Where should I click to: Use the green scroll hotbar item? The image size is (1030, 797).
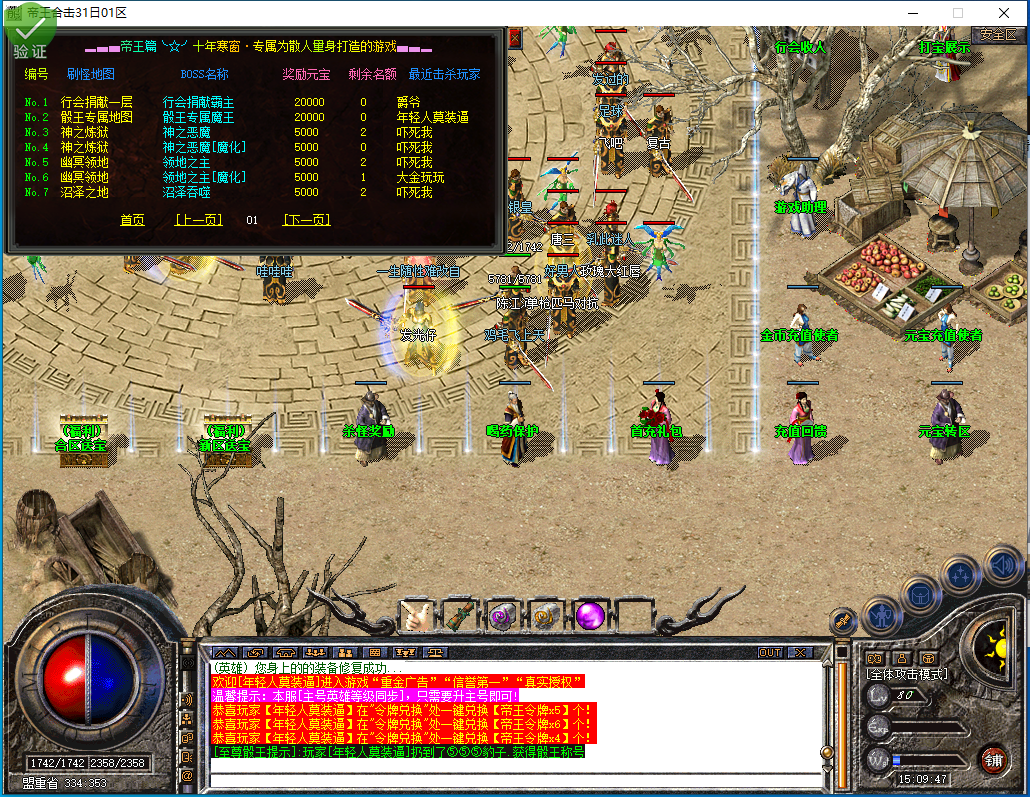(x=459, y=615)
